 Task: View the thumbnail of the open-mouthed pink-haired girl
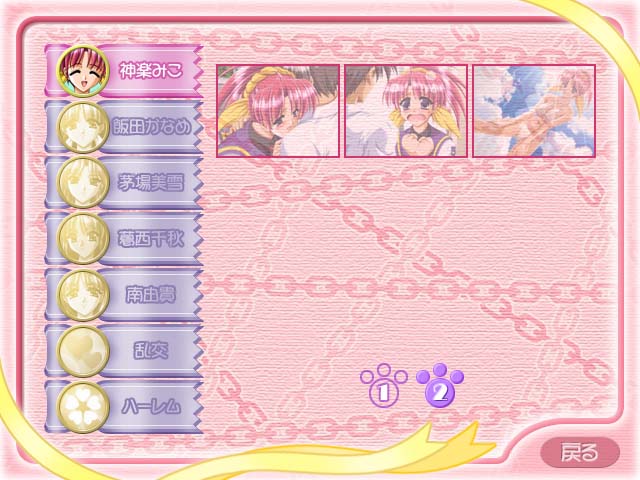[406, 111]
